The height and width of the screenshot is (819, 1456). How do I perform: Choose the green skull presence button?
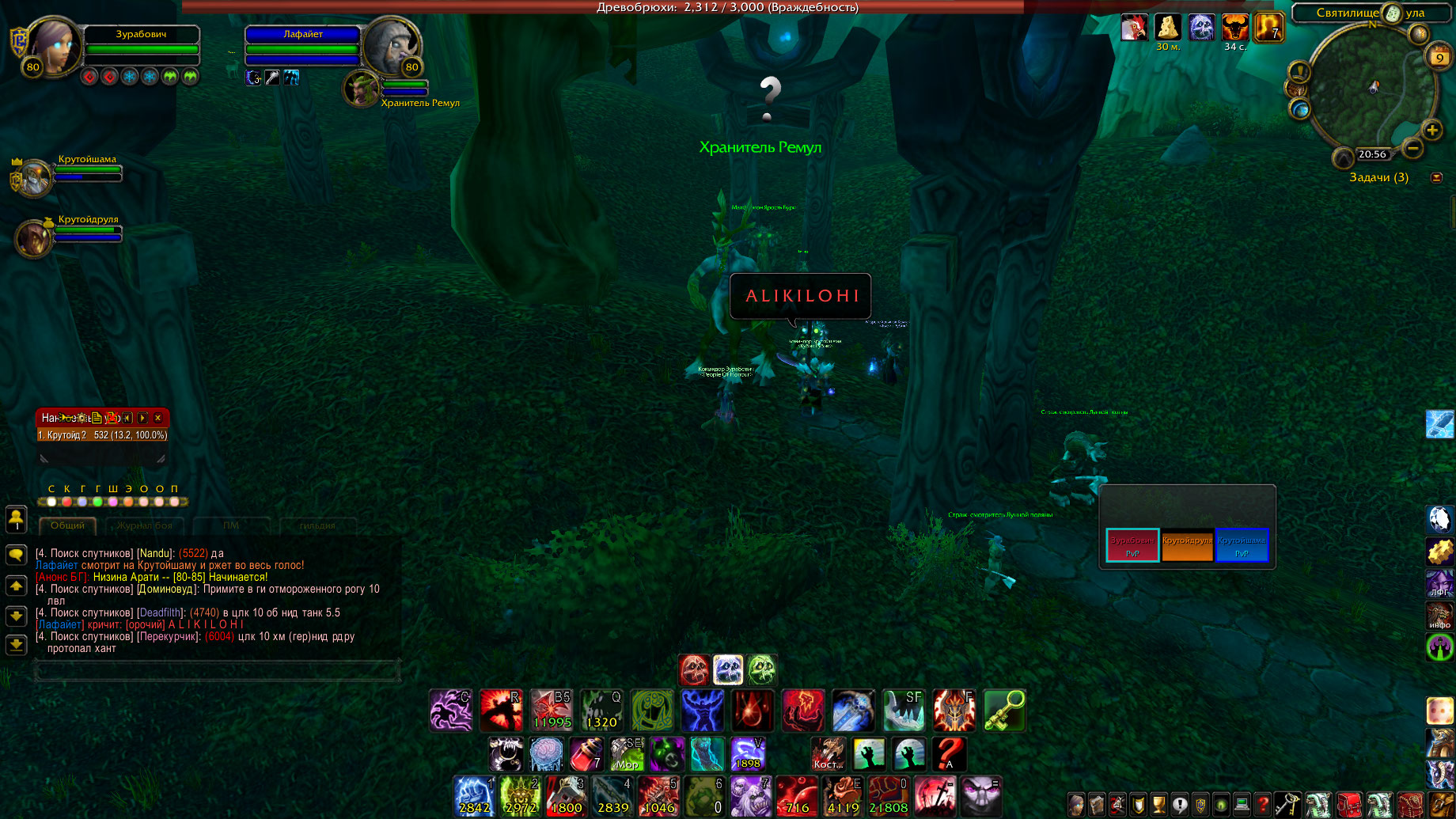762,670
